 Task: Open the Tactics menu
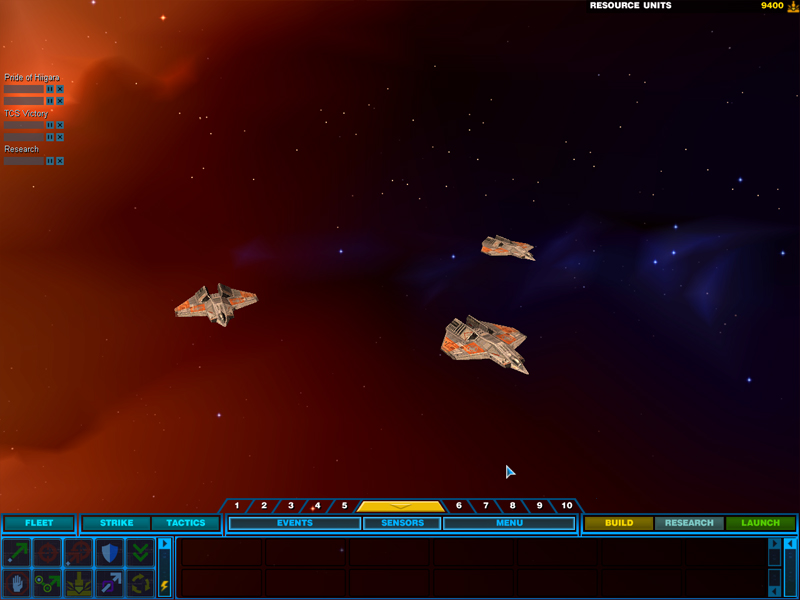point(185,523)
